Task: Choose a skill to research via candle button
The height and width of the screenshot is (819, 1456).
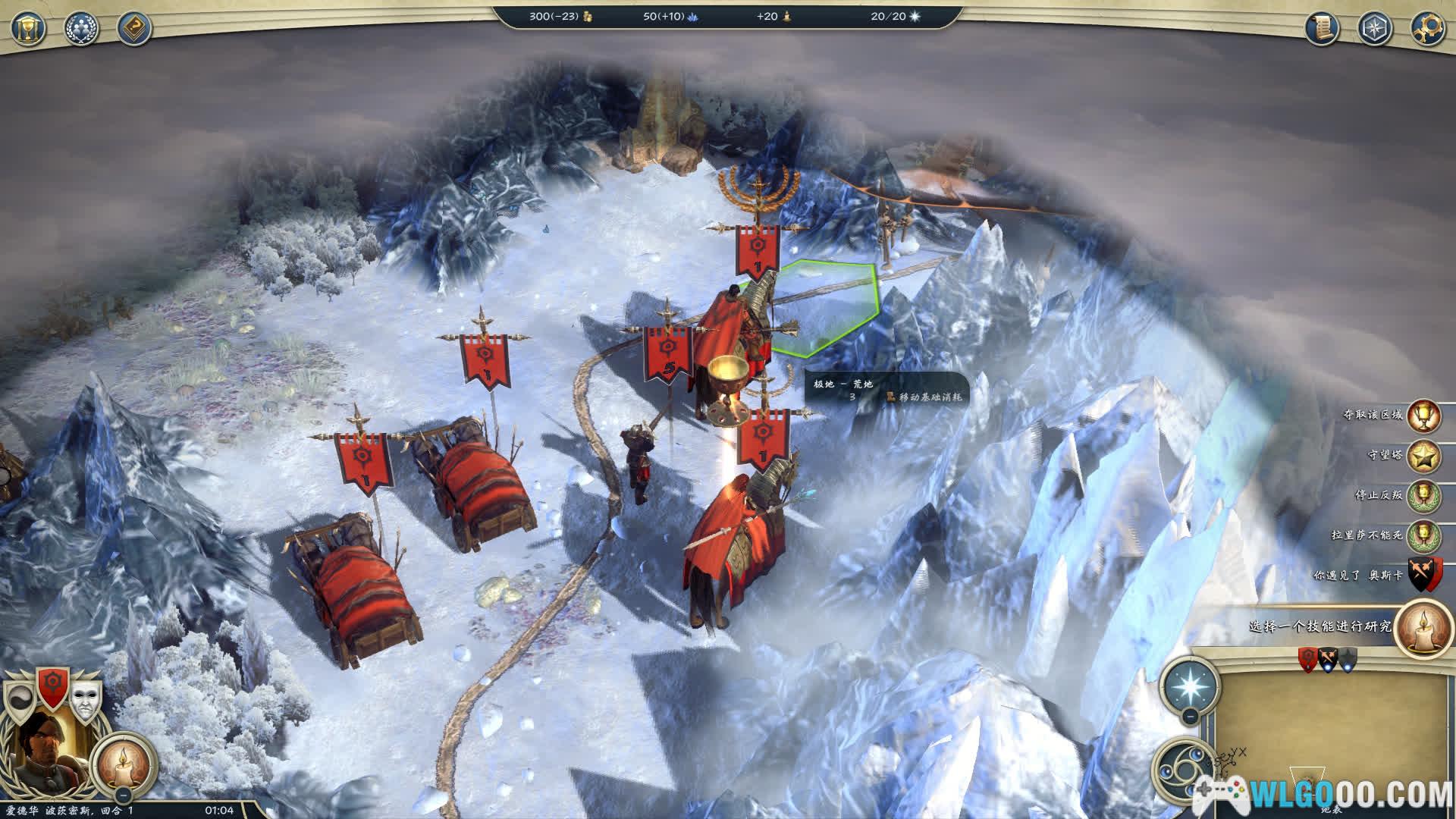Action: tap(1423, 627)
